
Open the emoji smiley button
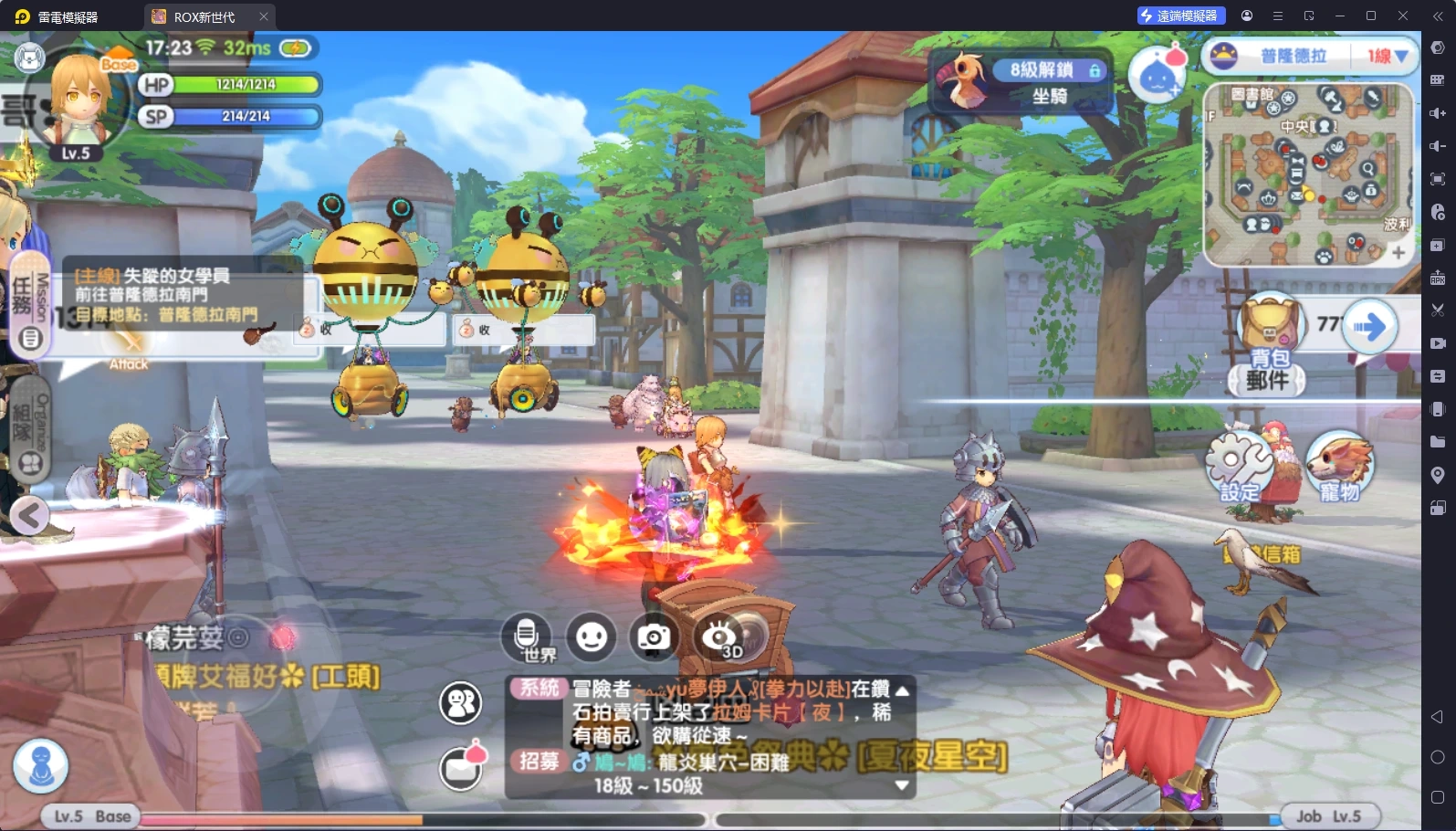pos(591,636)
